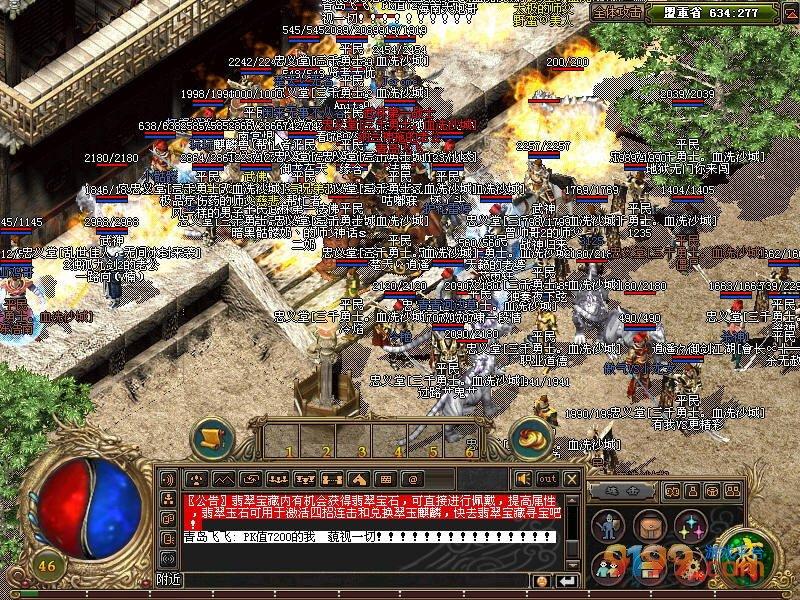Toggle sound with the speaker icon
Screen dimensions: 800x600
click(523, 479)
